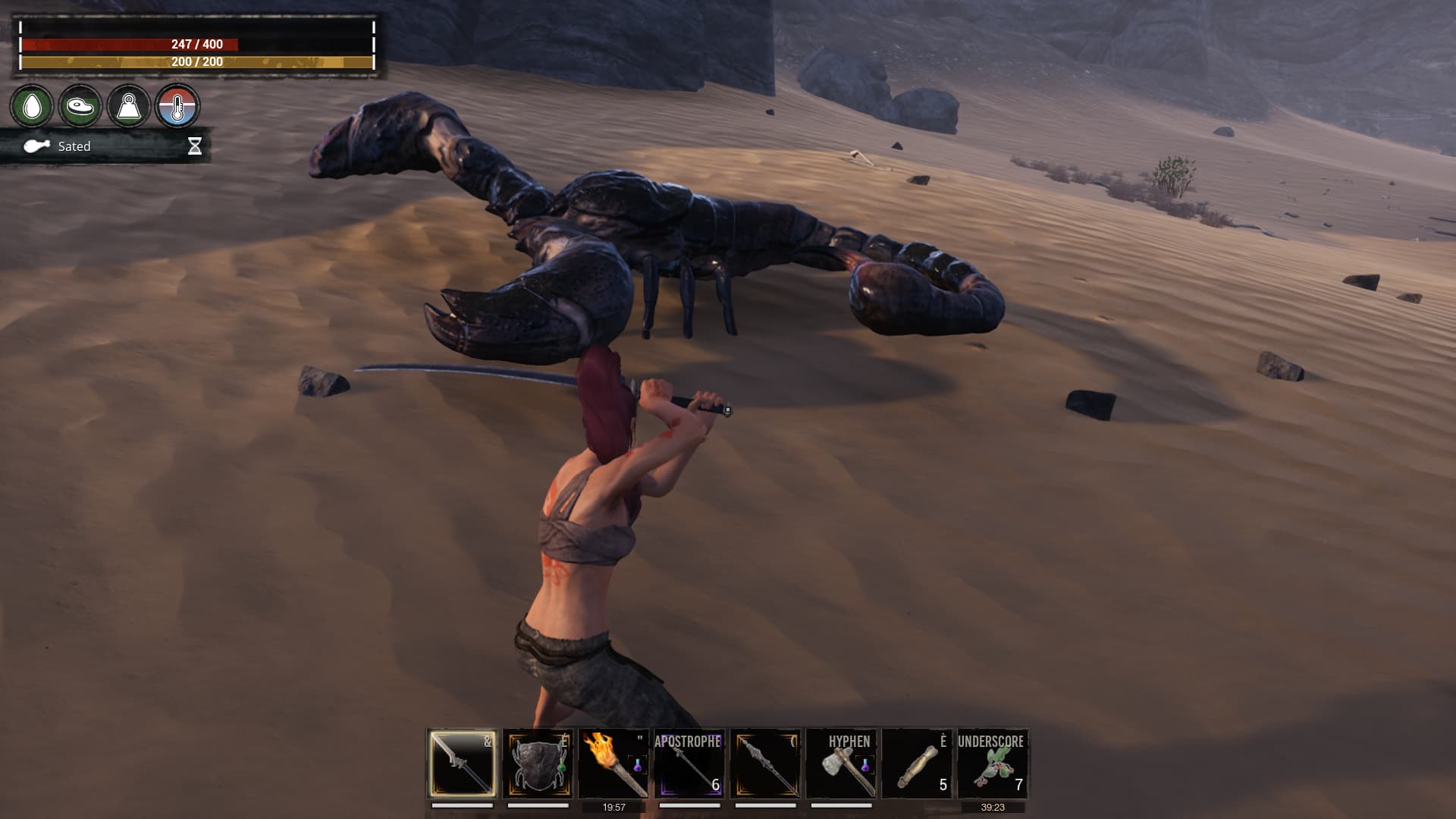
Task: Select the katana sword hotbar slot
Action: click(x=462, y=763)
